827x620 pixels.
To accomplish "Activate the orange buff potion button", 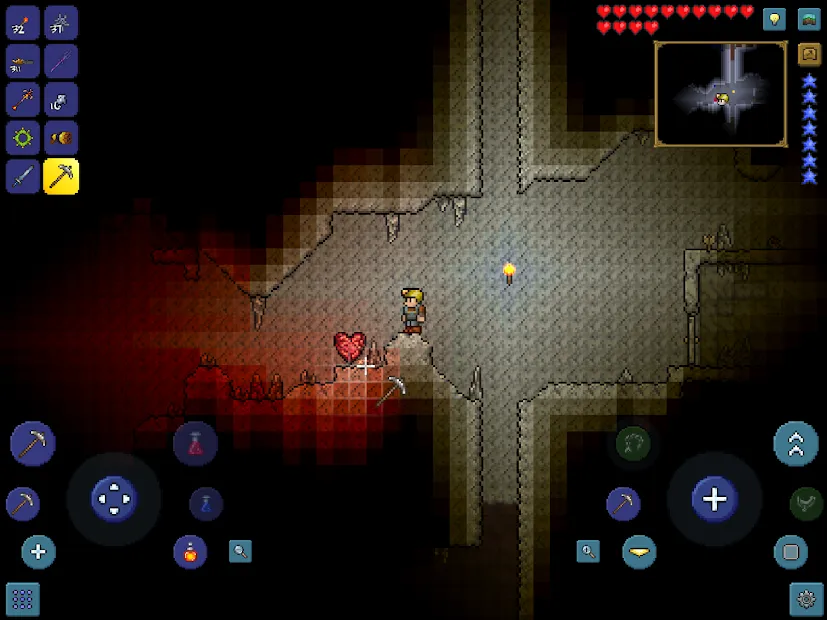I will pos(190,551).
